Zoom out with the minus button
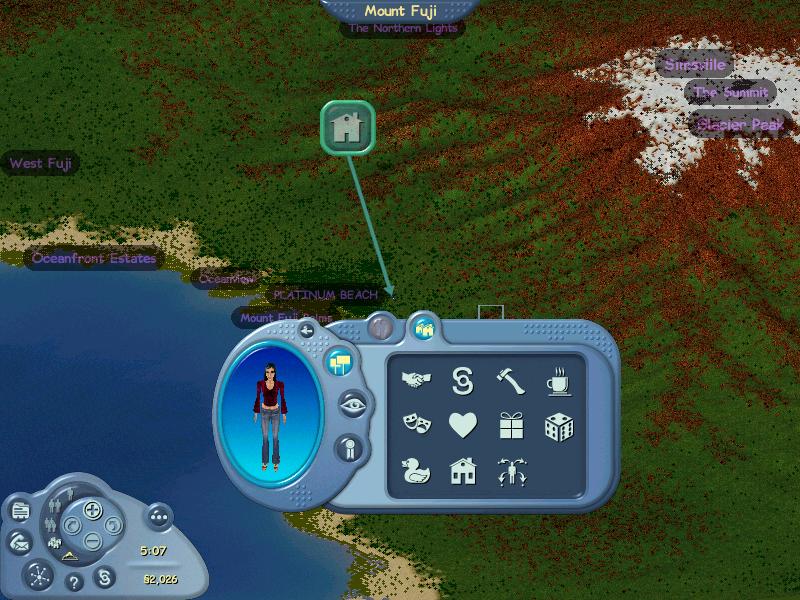This screenshot has width=800, height=600. 92,540
